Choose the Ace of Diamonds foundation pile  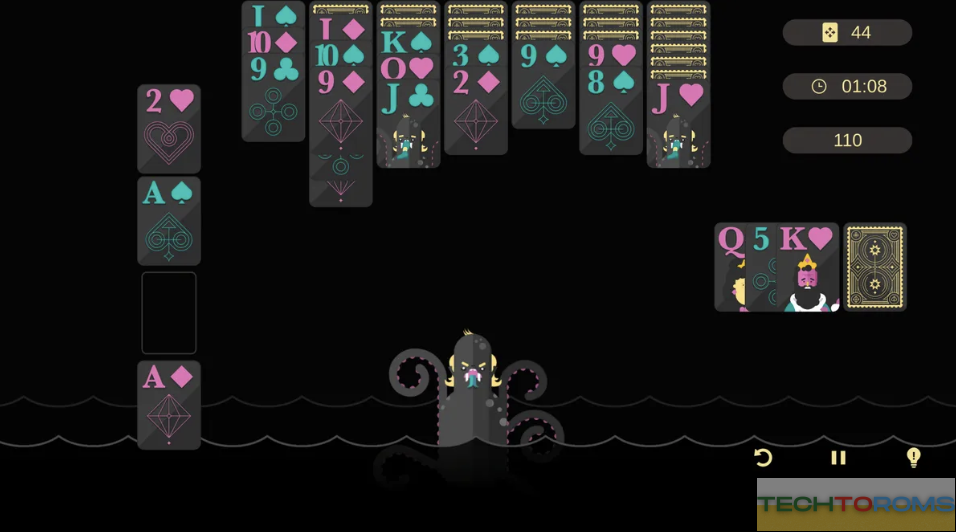pos(169,405)
